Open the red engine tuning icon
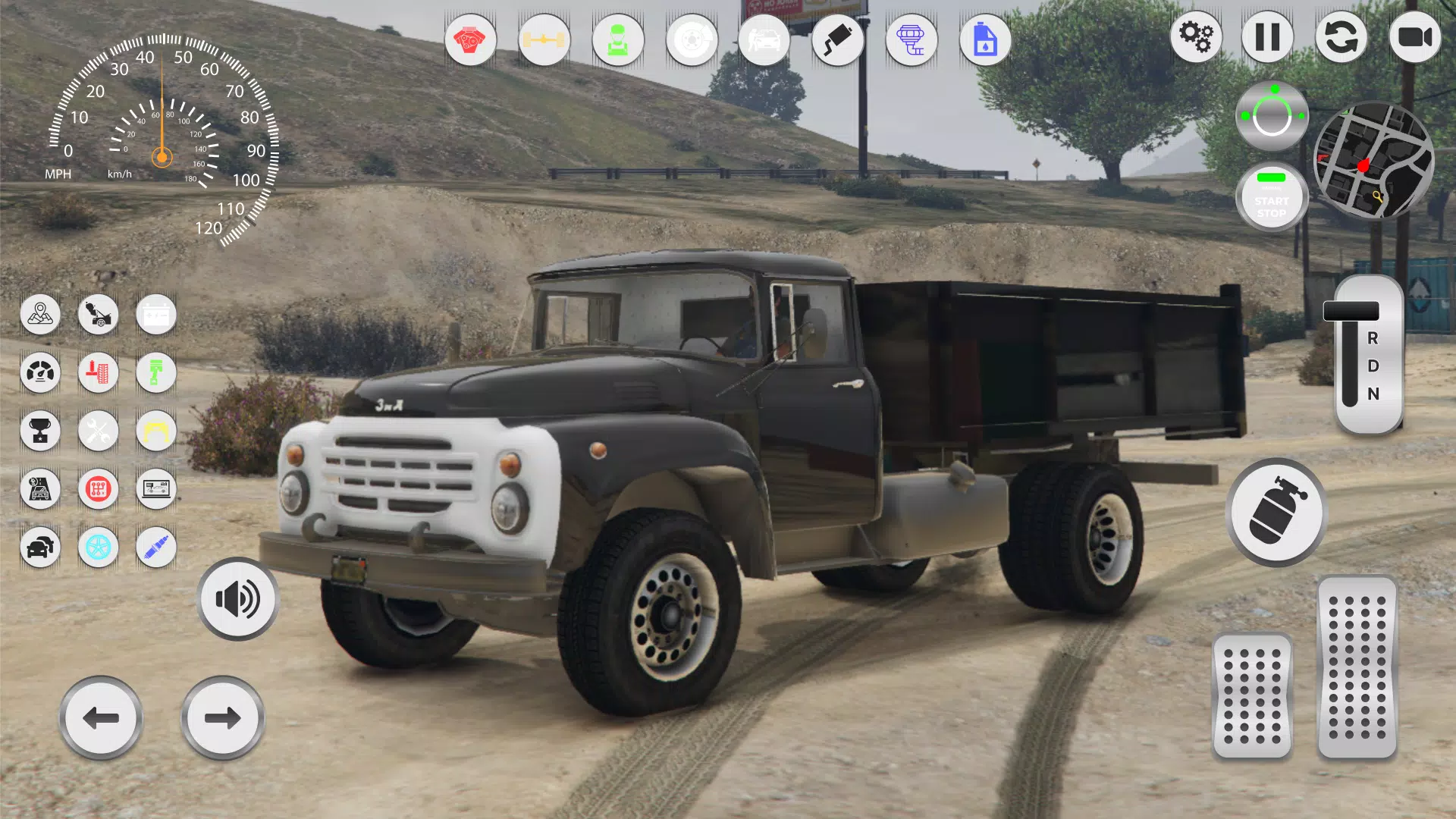1456x819 pixels. [x=472, y=42]
